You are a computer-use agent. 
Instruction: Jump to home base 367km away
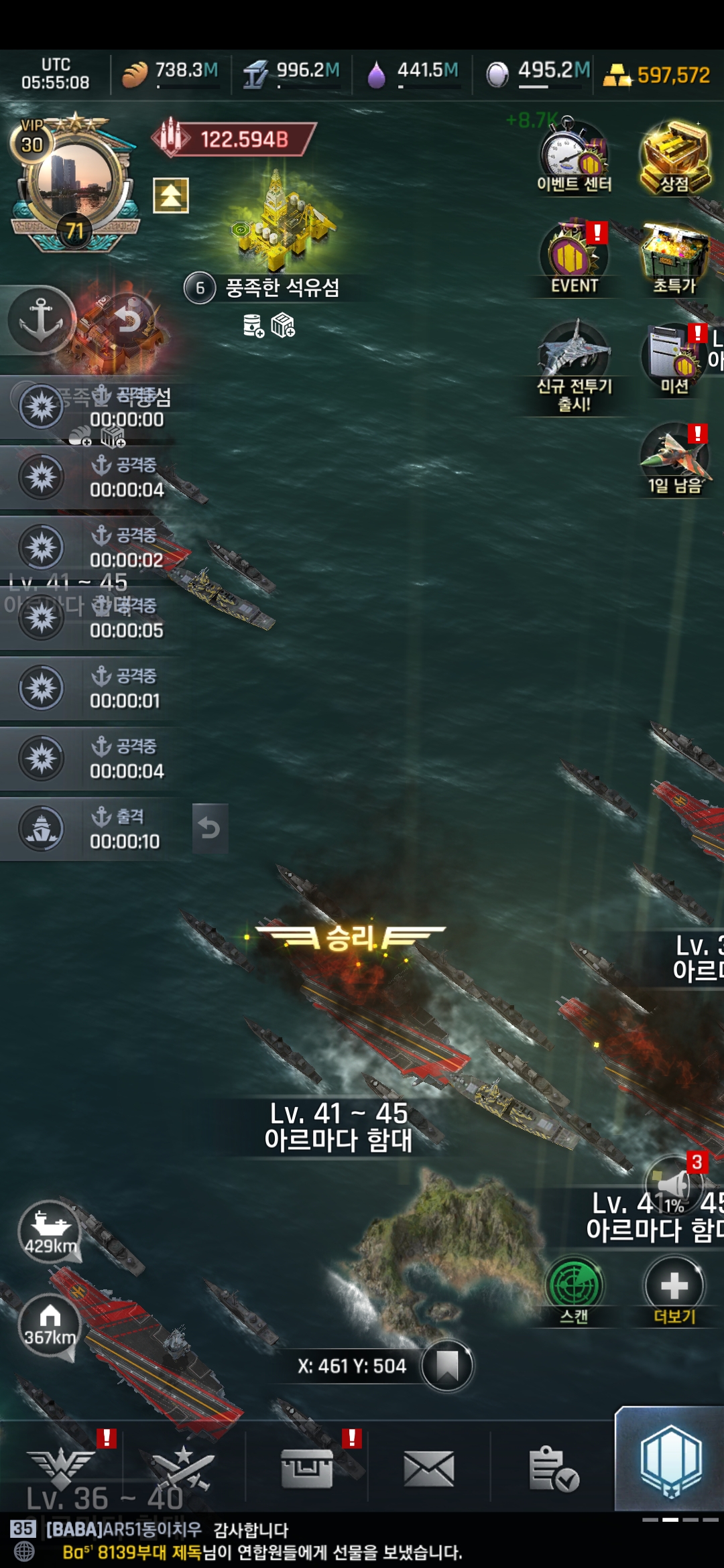[50, 1325]
